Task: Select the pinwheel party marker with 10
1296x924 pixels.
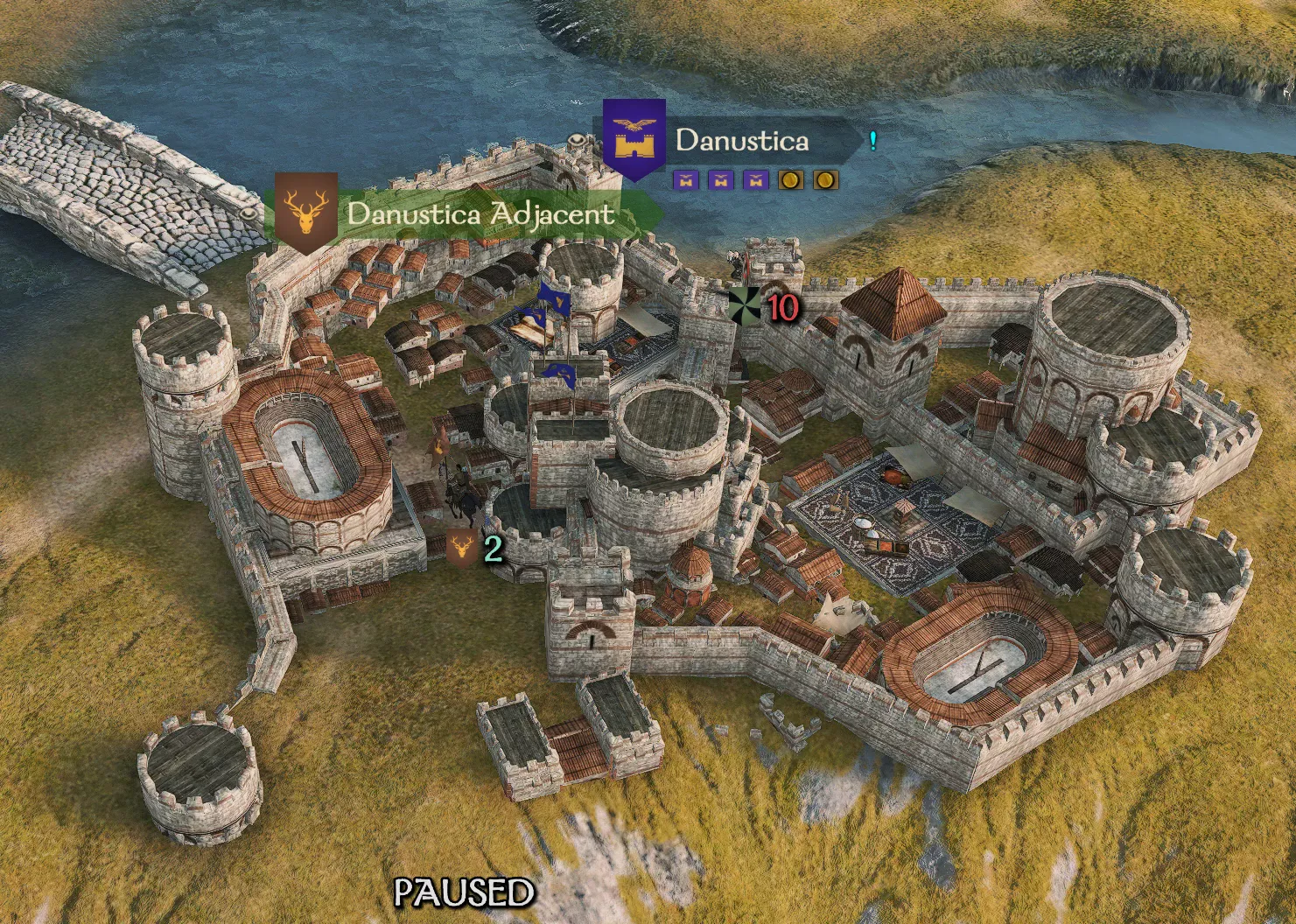Action: click(x=746, y=305)
